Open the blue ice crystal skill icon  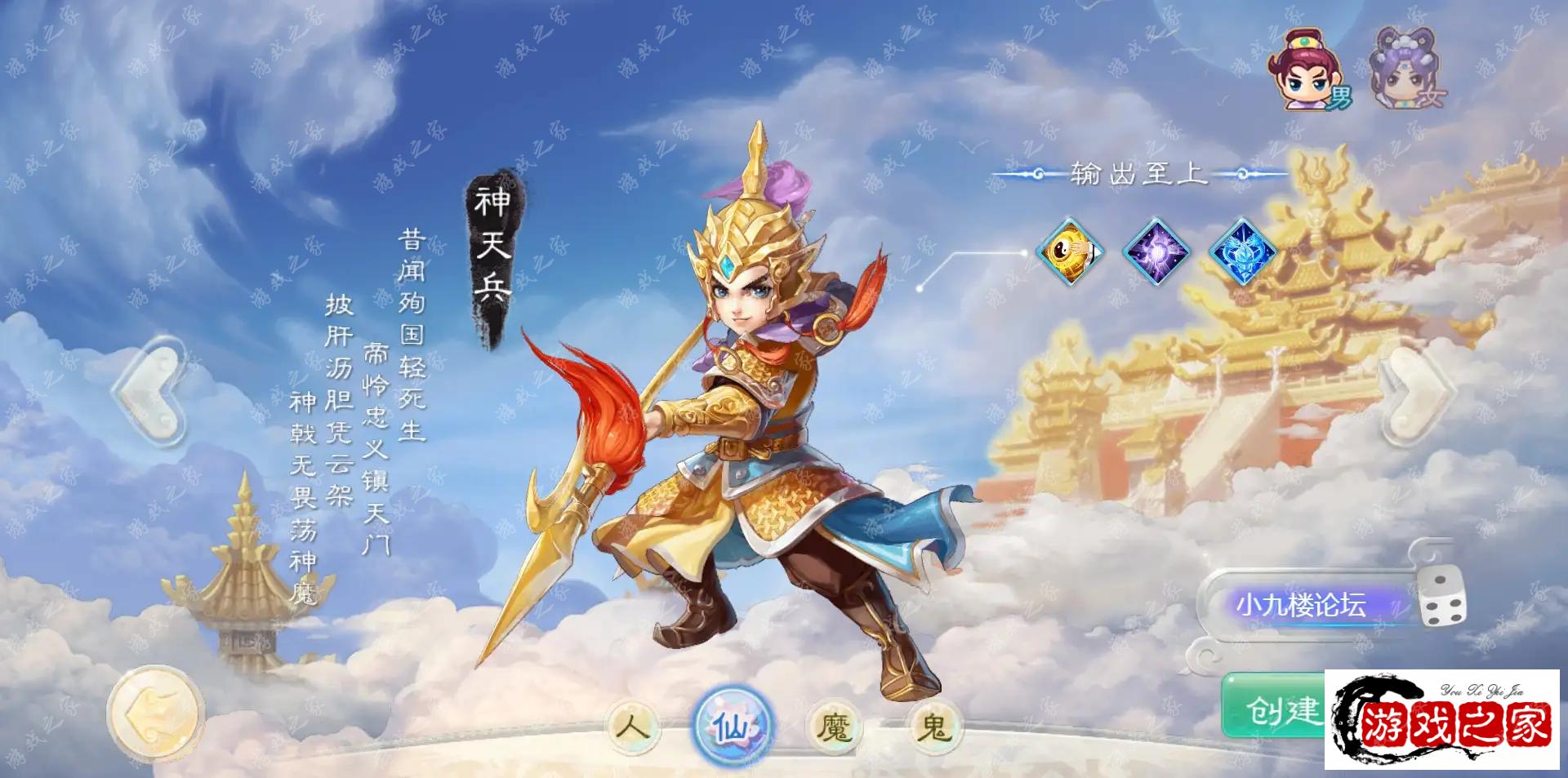(1241, 251)
